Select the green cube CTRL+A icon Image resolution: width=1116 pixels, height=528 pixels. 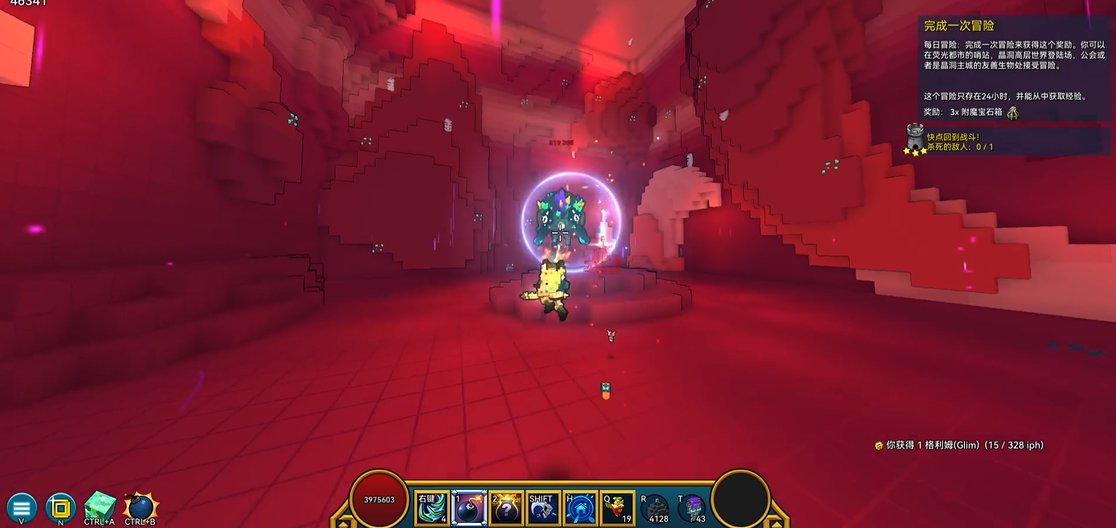click(x=100, y=505)
